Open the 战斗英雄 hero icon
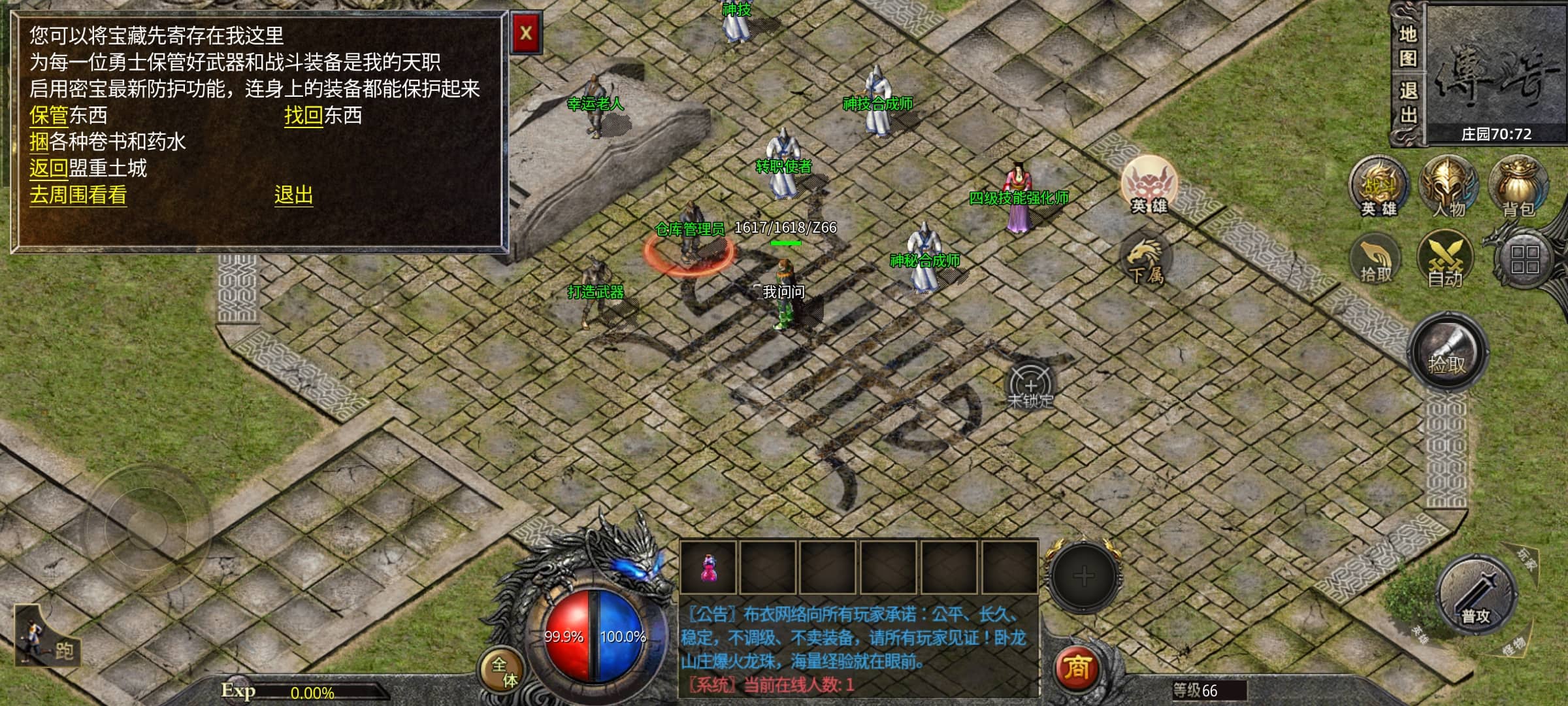 click(x=1379, y=187)
